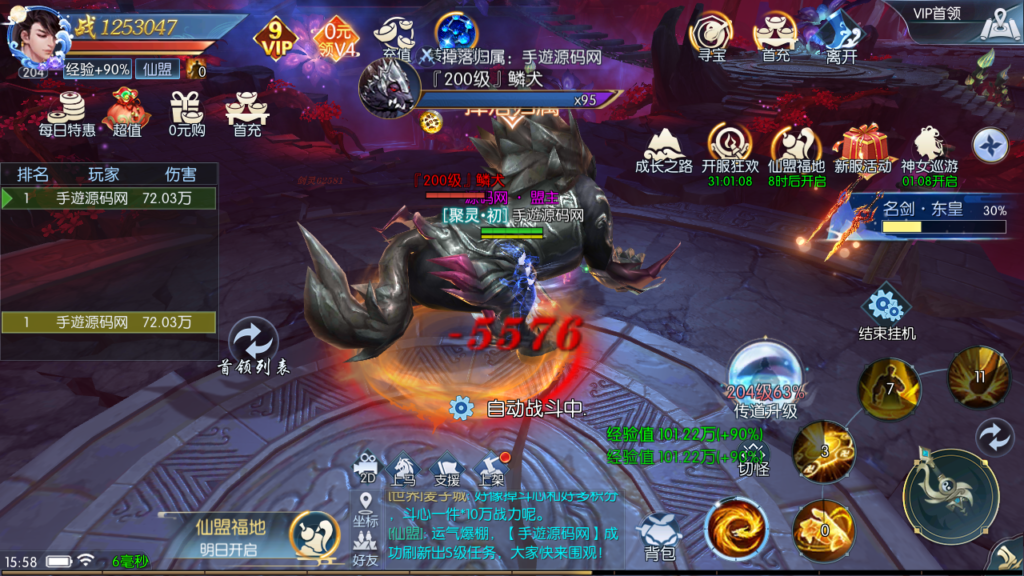The image size is (1024, 576).
Task: Toggle the 2D camera view
Action: [x=367, y=465]
